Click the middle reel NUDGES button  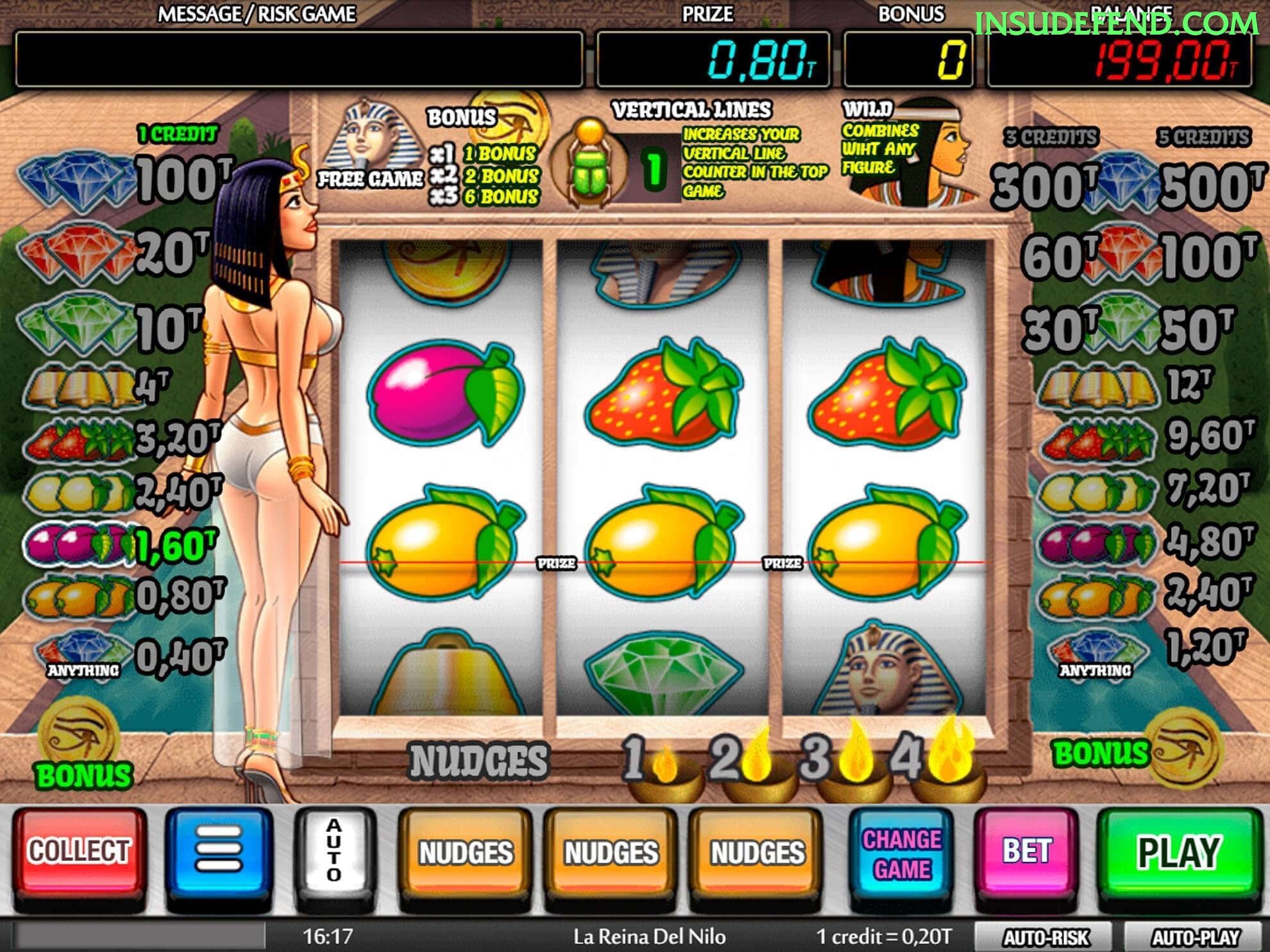pyautogui.click(x=609, y=854)
